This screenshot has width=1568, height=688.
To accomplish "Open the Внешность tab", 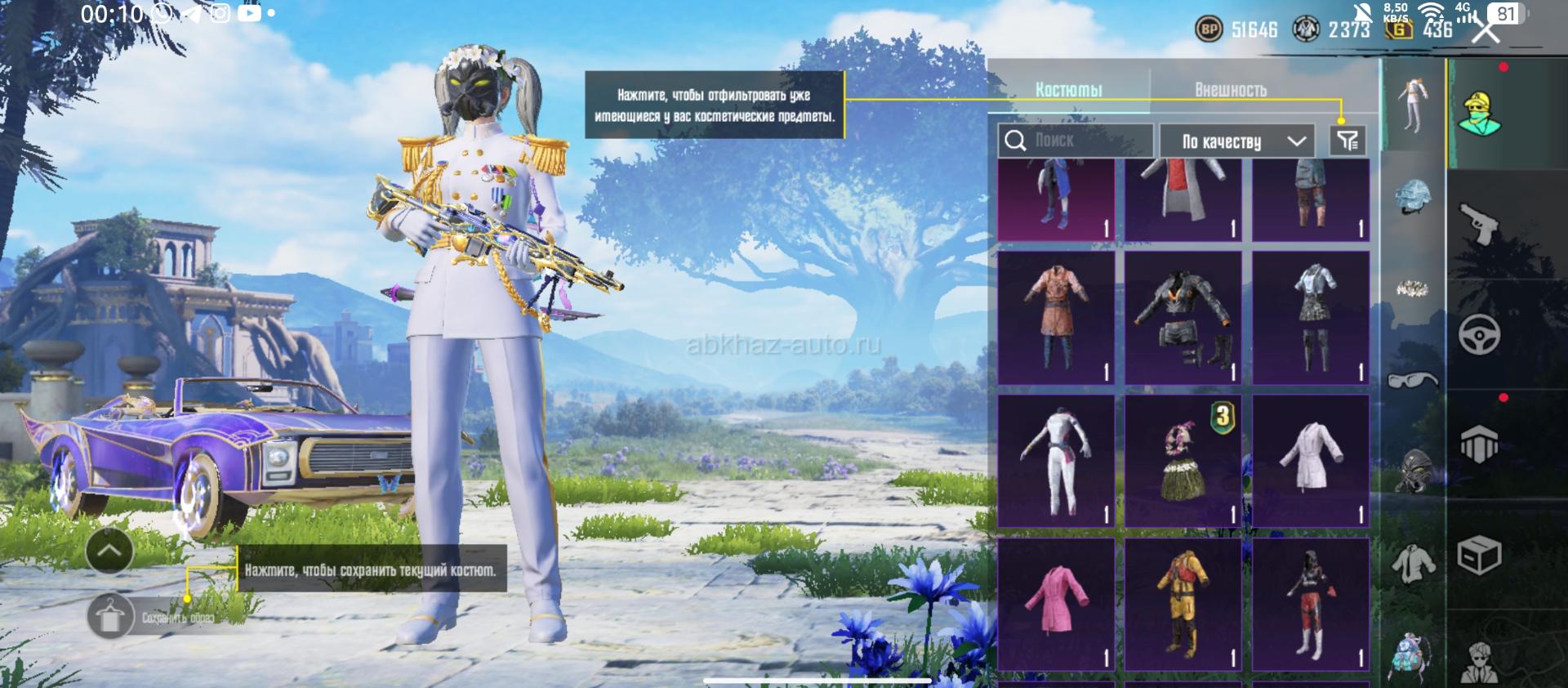I will pos(1230,90).
